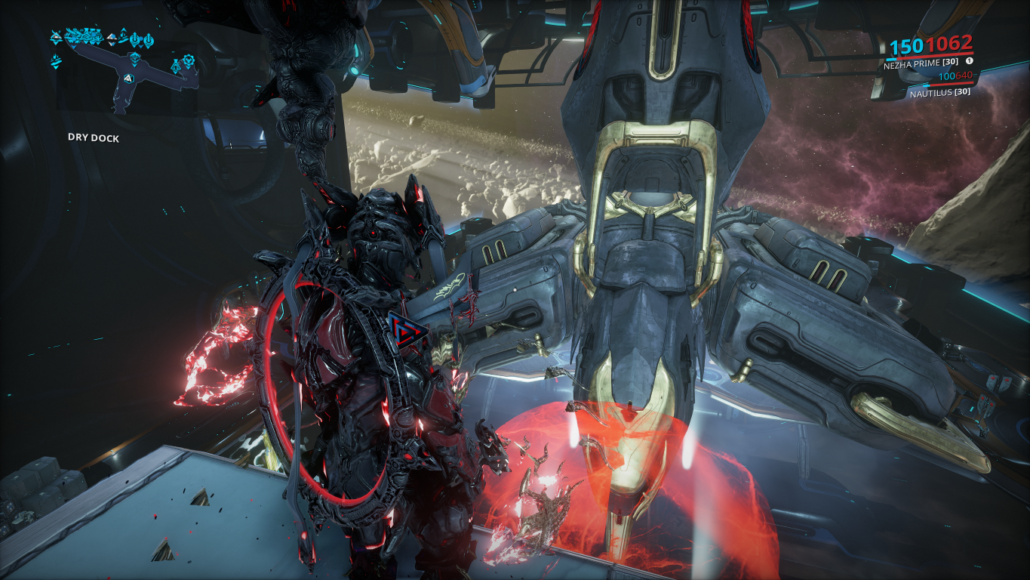Select the gear-shaped marker on the minimap
The width and height of the screenshot is (1030, 580).
pos(188,61)
